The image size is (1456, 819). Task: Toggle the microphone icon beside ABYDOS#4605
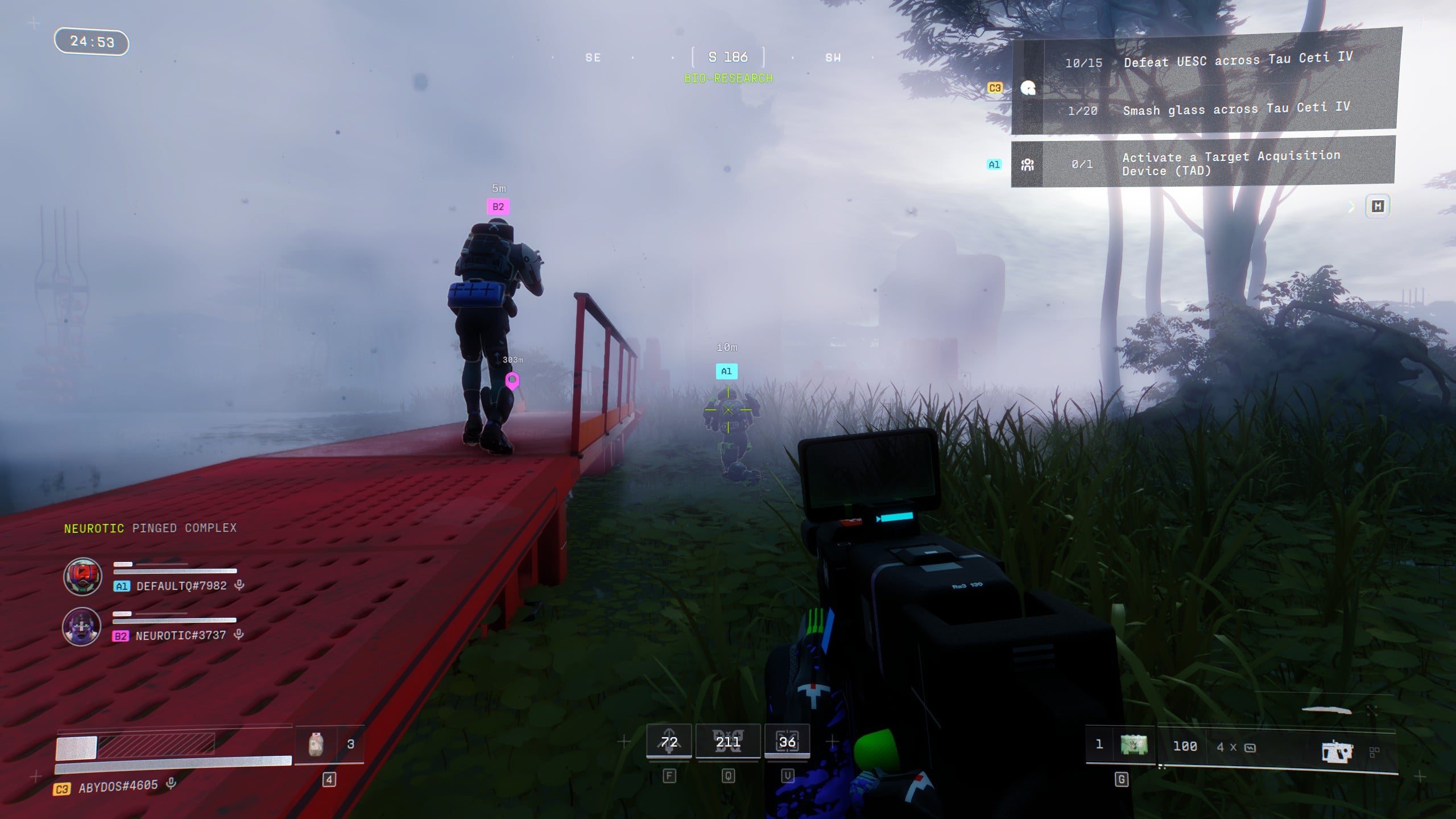coord(171,784)
